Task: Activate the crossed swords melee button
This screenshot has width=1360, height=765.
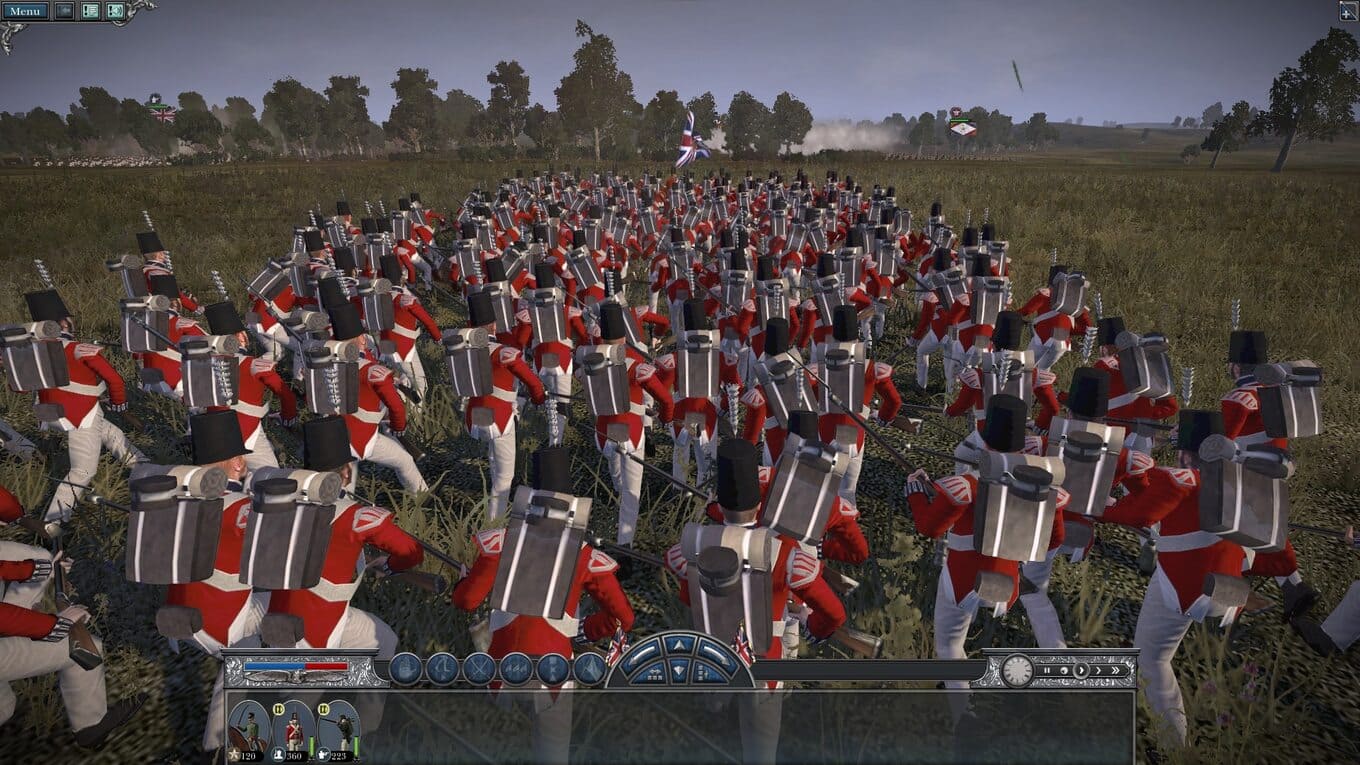Action: [x=478, y=668]
